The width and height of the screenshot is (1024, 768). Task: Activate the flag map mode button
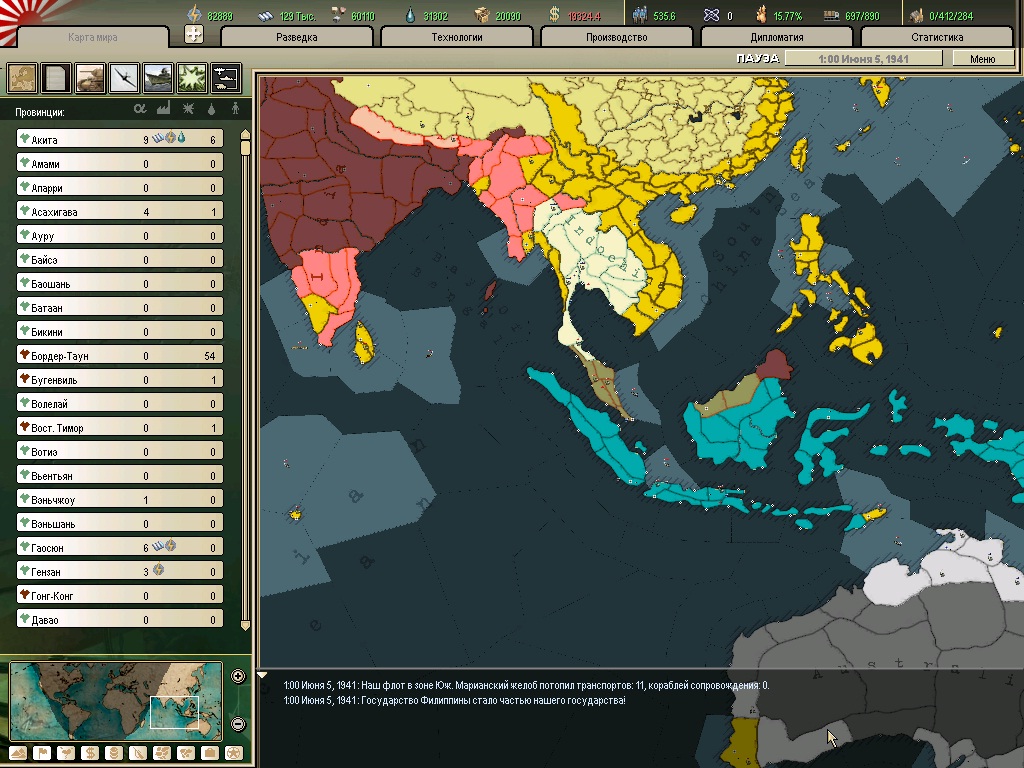[42, 753]
